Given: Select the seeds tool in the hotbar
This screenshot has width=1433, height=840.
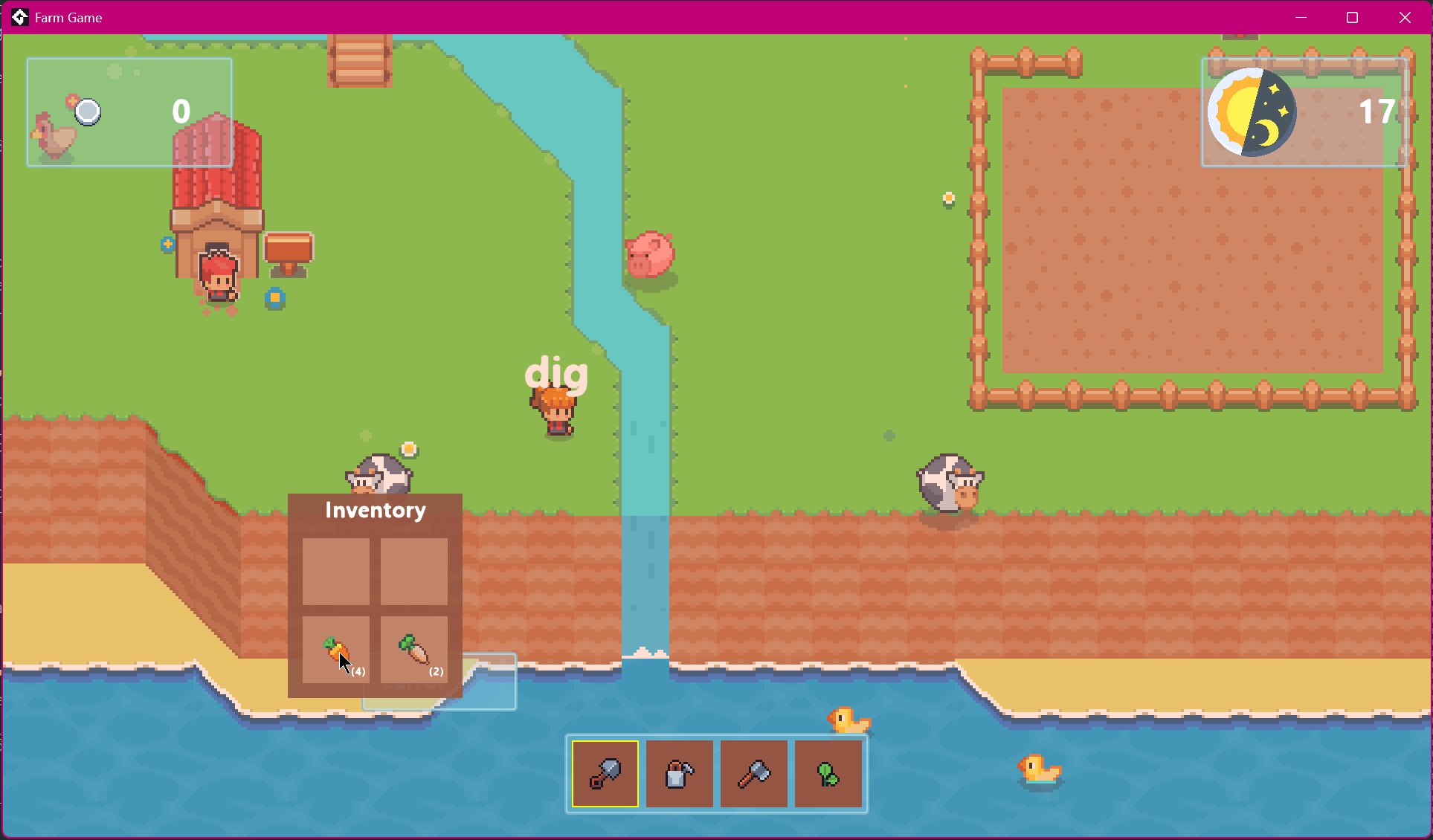Looking at the screenshot, I should 828,774.
